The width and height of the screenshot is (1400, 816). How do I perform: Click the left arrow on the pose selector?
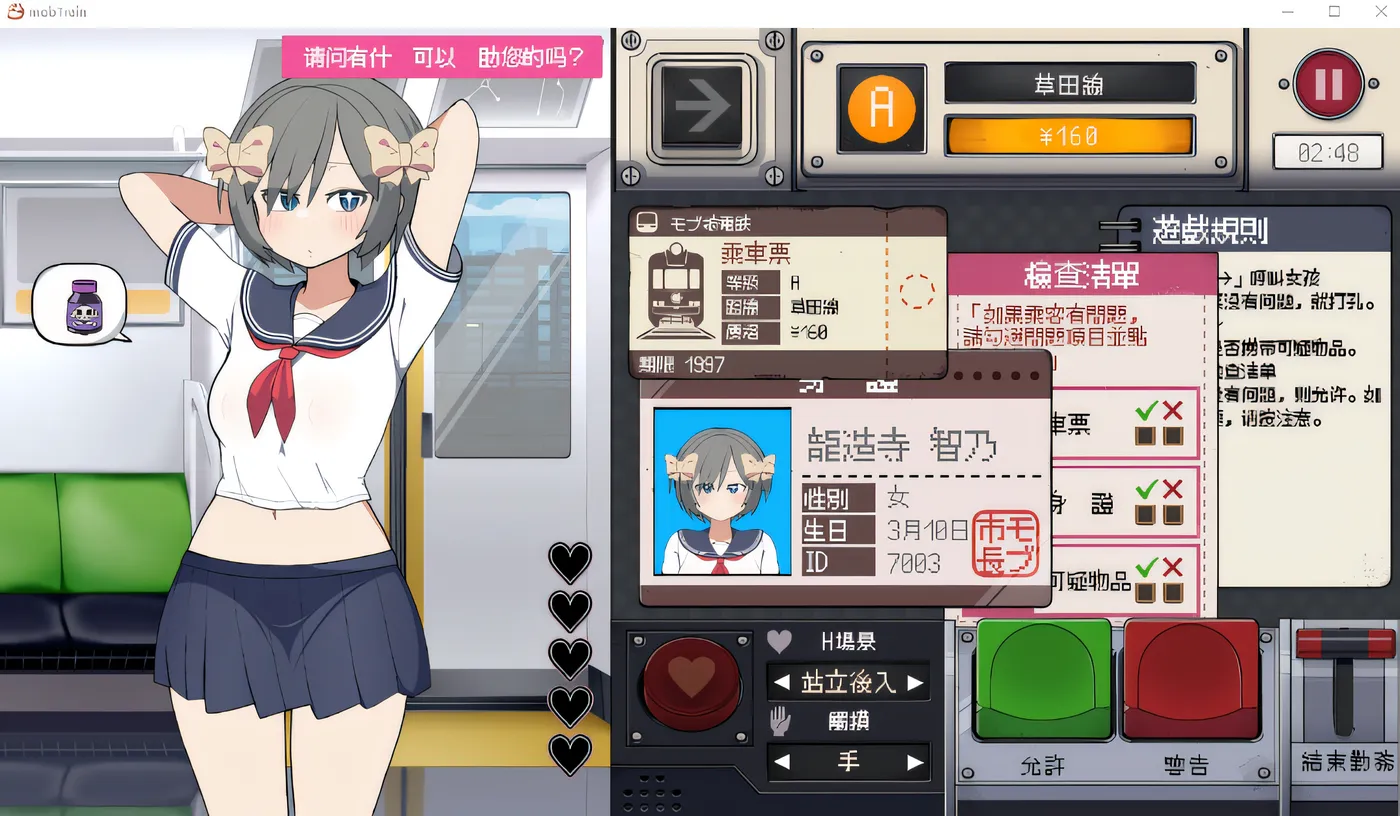(x=781, y=682)
